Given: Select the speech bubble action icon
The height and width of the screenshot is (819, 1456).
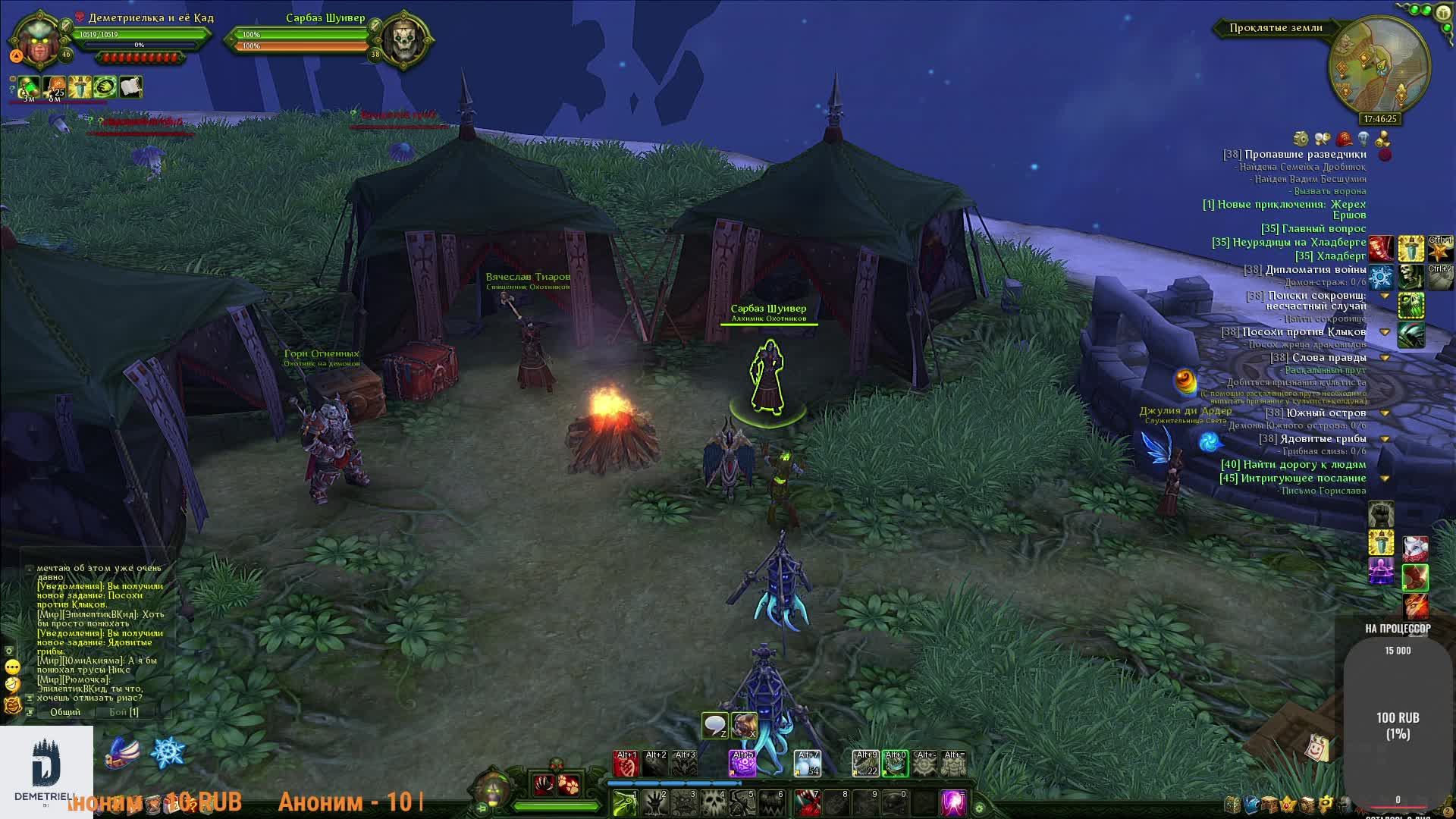Looking at the screenshot, I should 714,726.
